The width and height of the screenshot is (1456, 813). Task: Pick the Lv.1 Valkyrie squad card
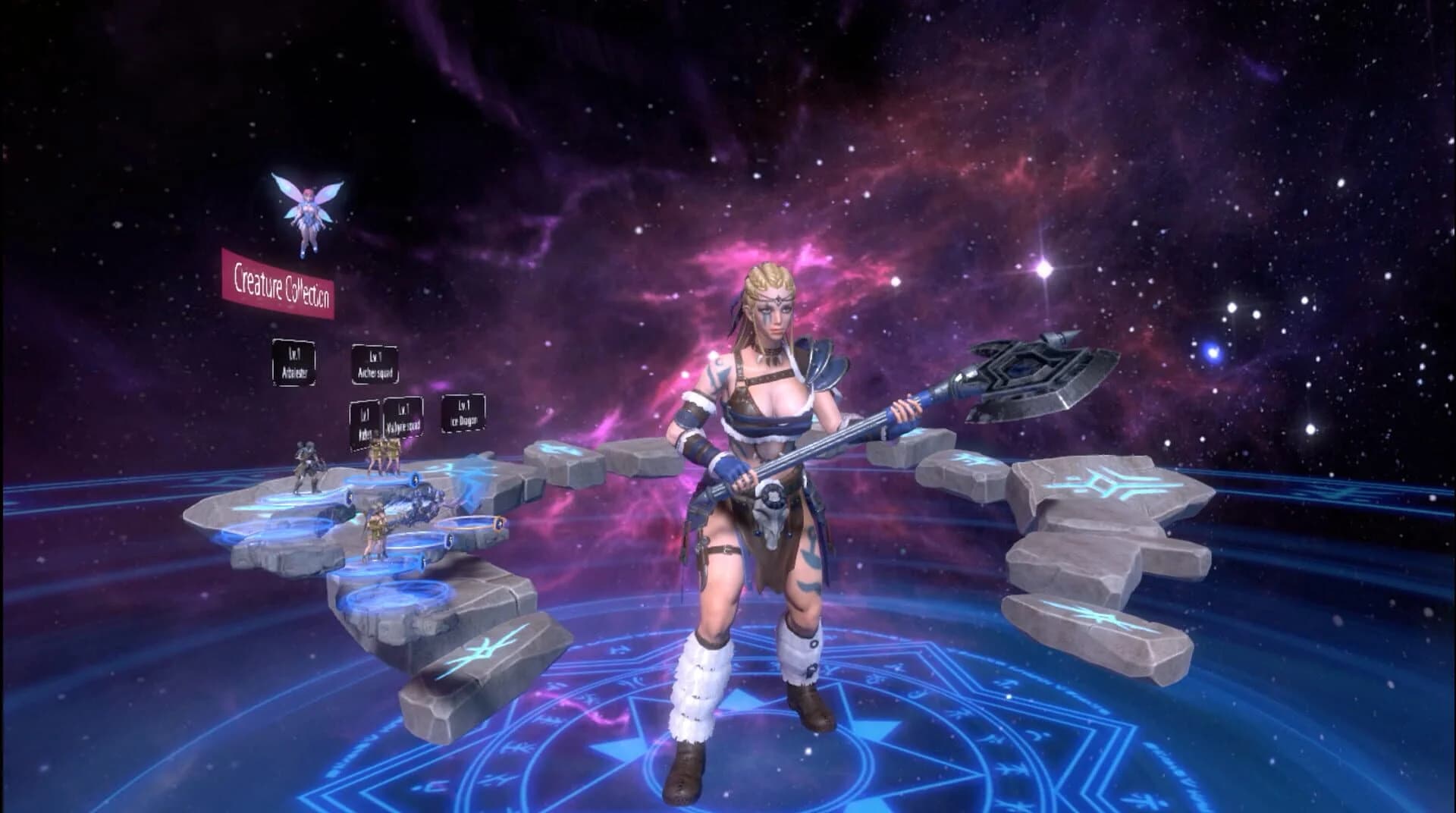point(403,416)
